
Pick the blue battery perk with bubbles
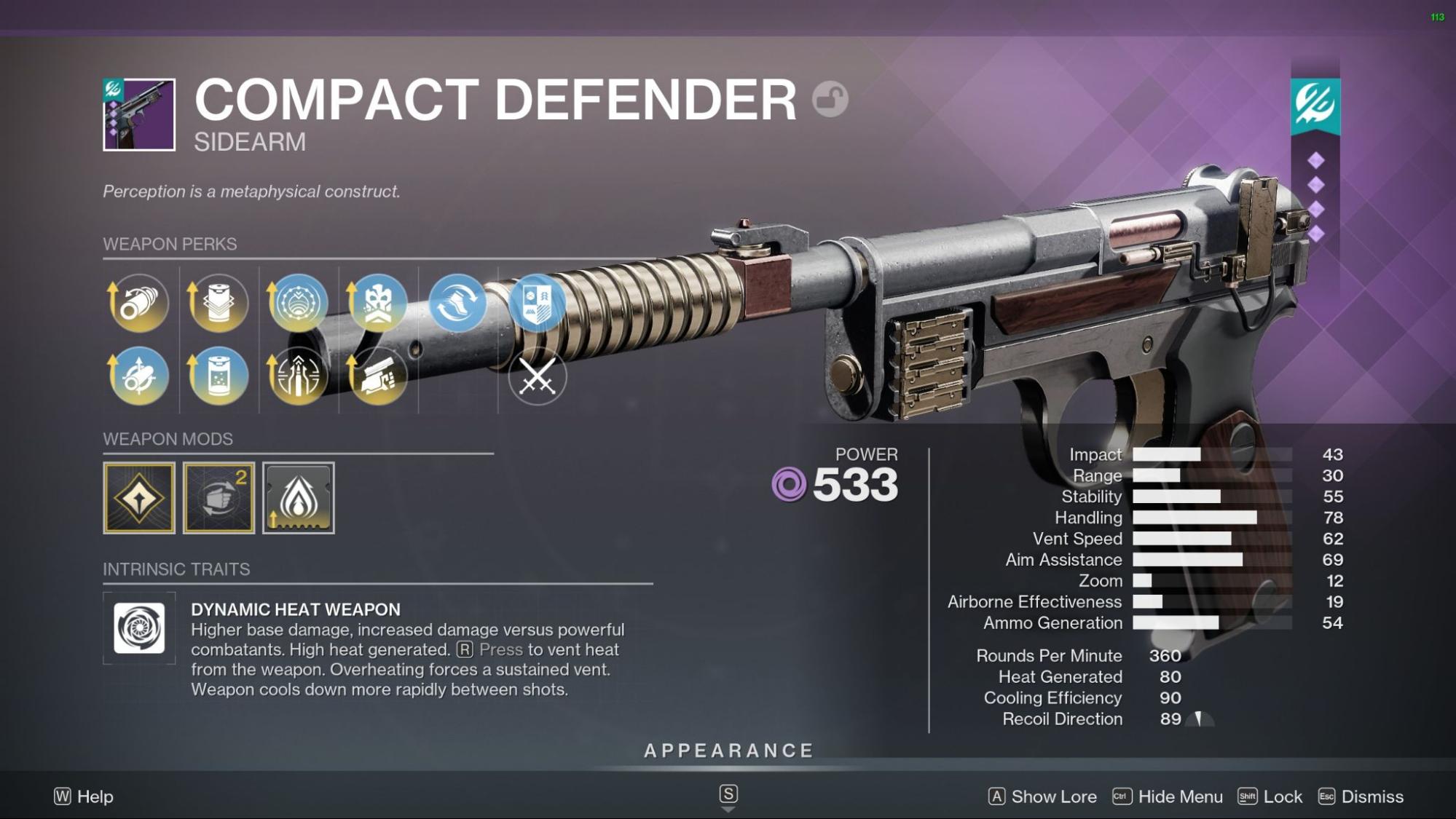pyautogui.click(x=219, y=376)
